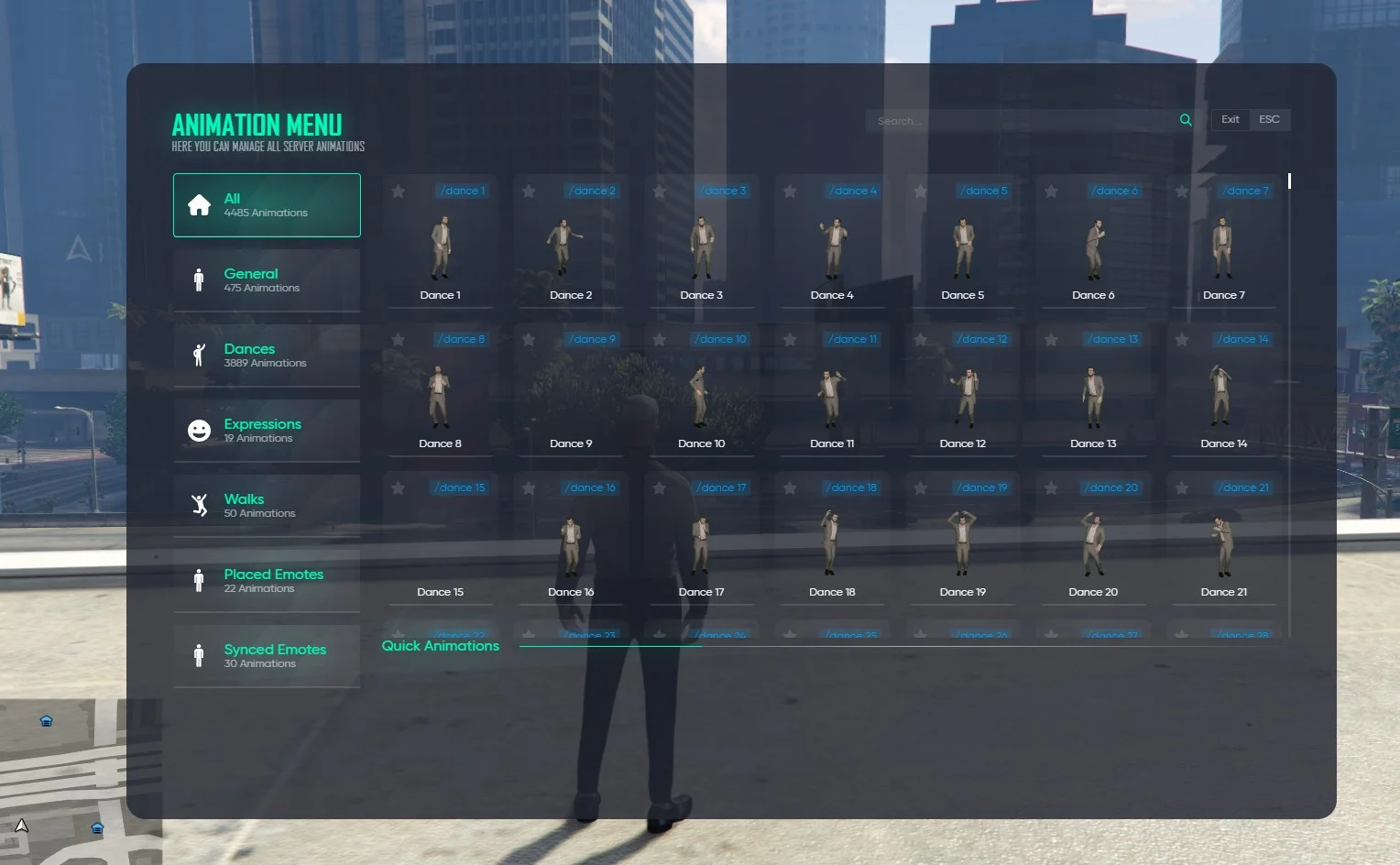Select the All animations category
Screen dimensions: 1400x865
[267, 205]
